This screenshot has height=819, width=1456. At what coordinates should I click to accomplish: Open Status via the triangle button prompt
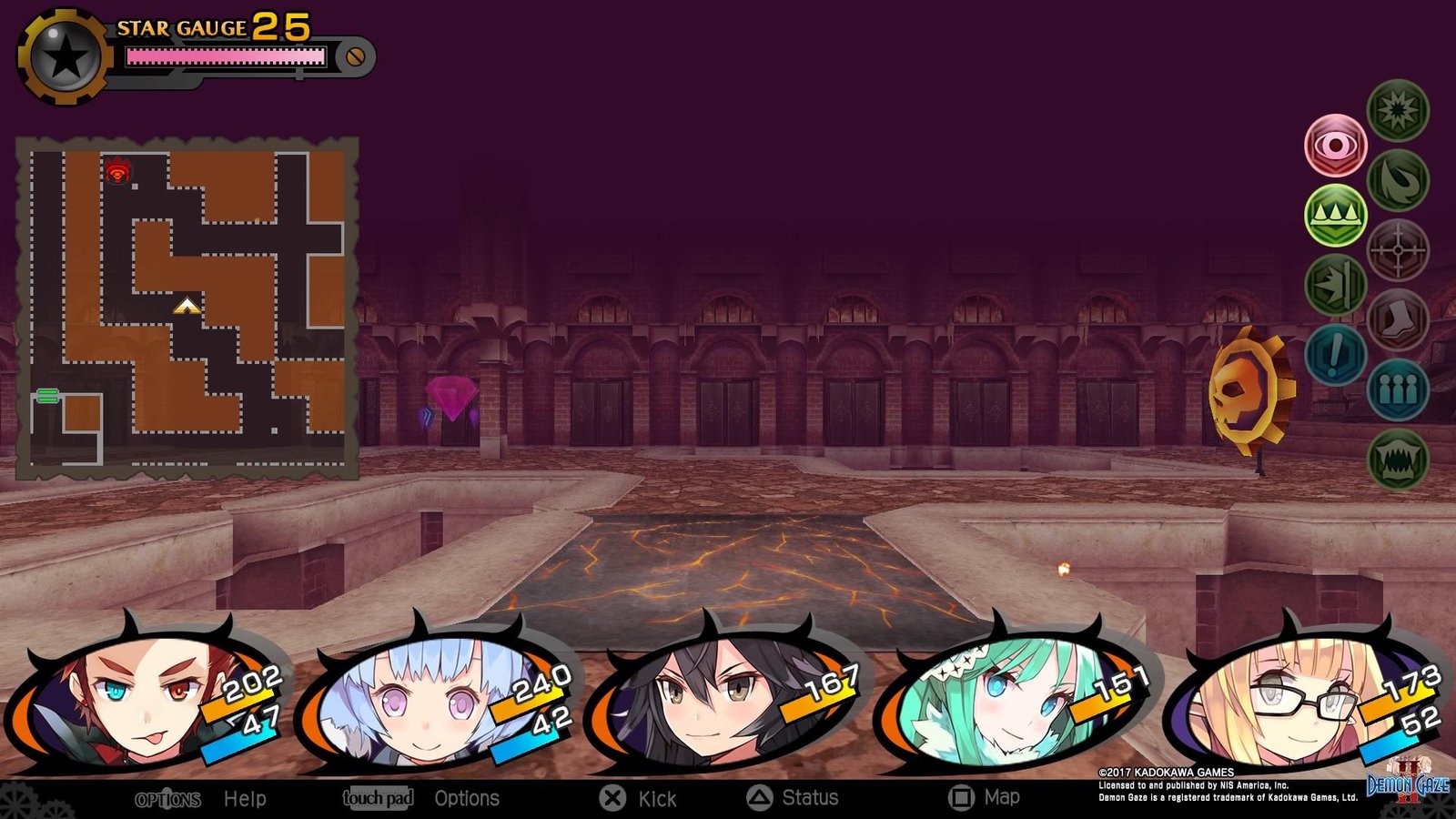(809, 797)
